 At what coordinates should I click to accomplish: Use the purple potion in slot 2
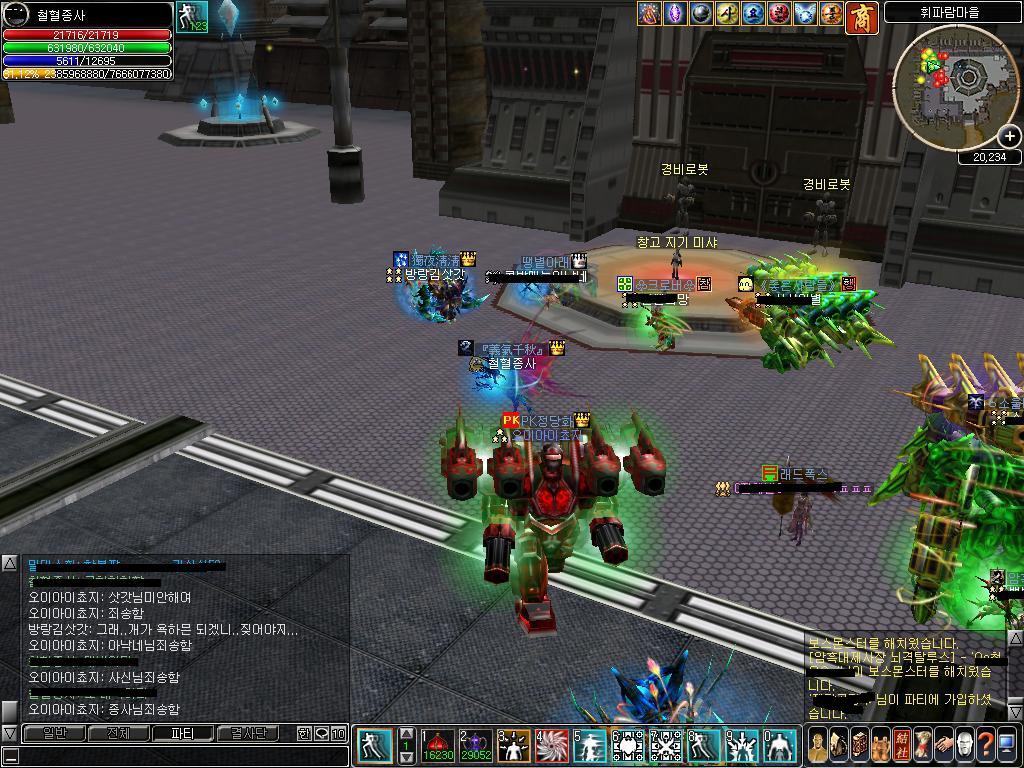point(475,746)
